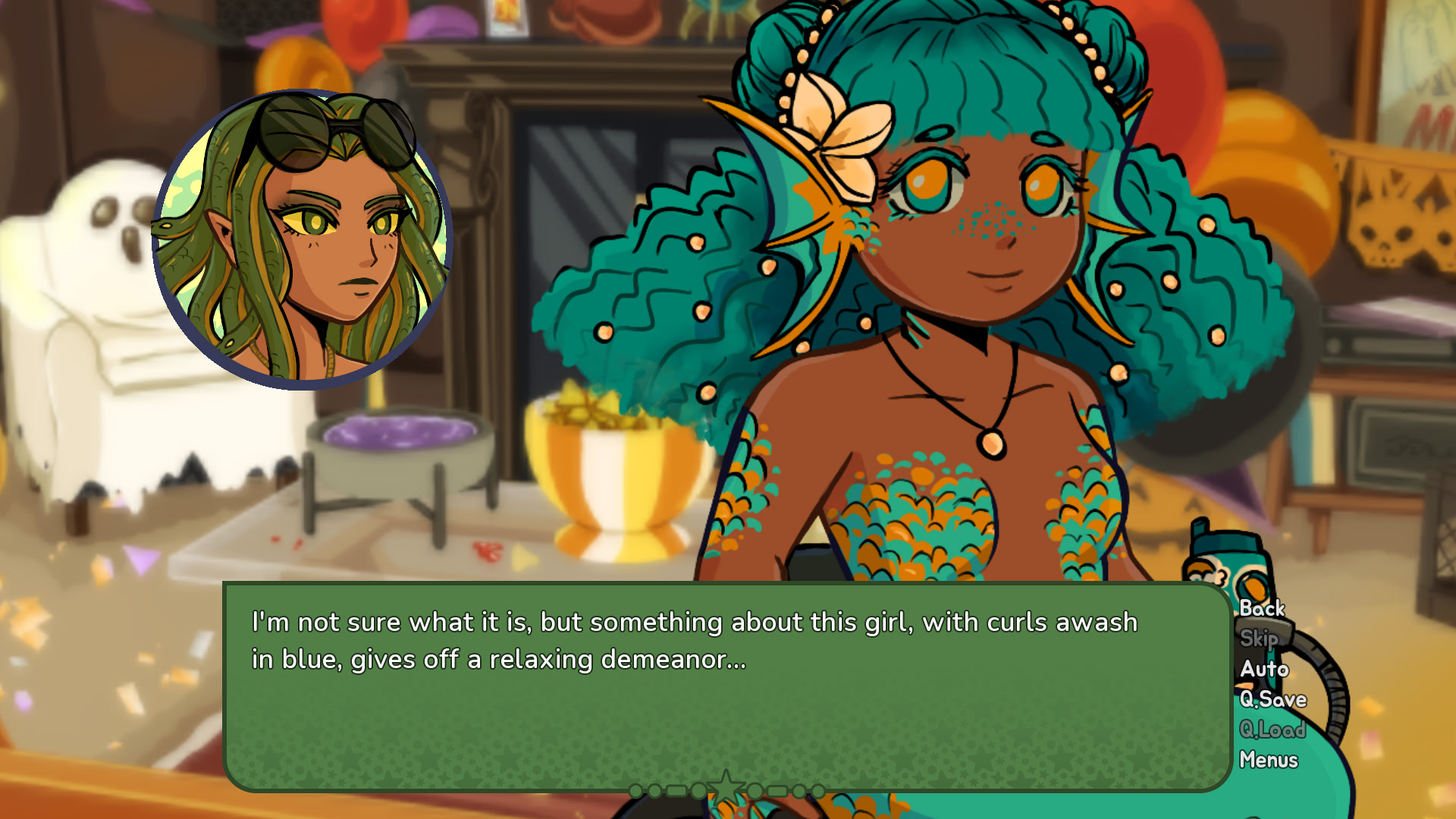Select the circle marker left of the star
1456x819 pixels.
coord(698,791)
